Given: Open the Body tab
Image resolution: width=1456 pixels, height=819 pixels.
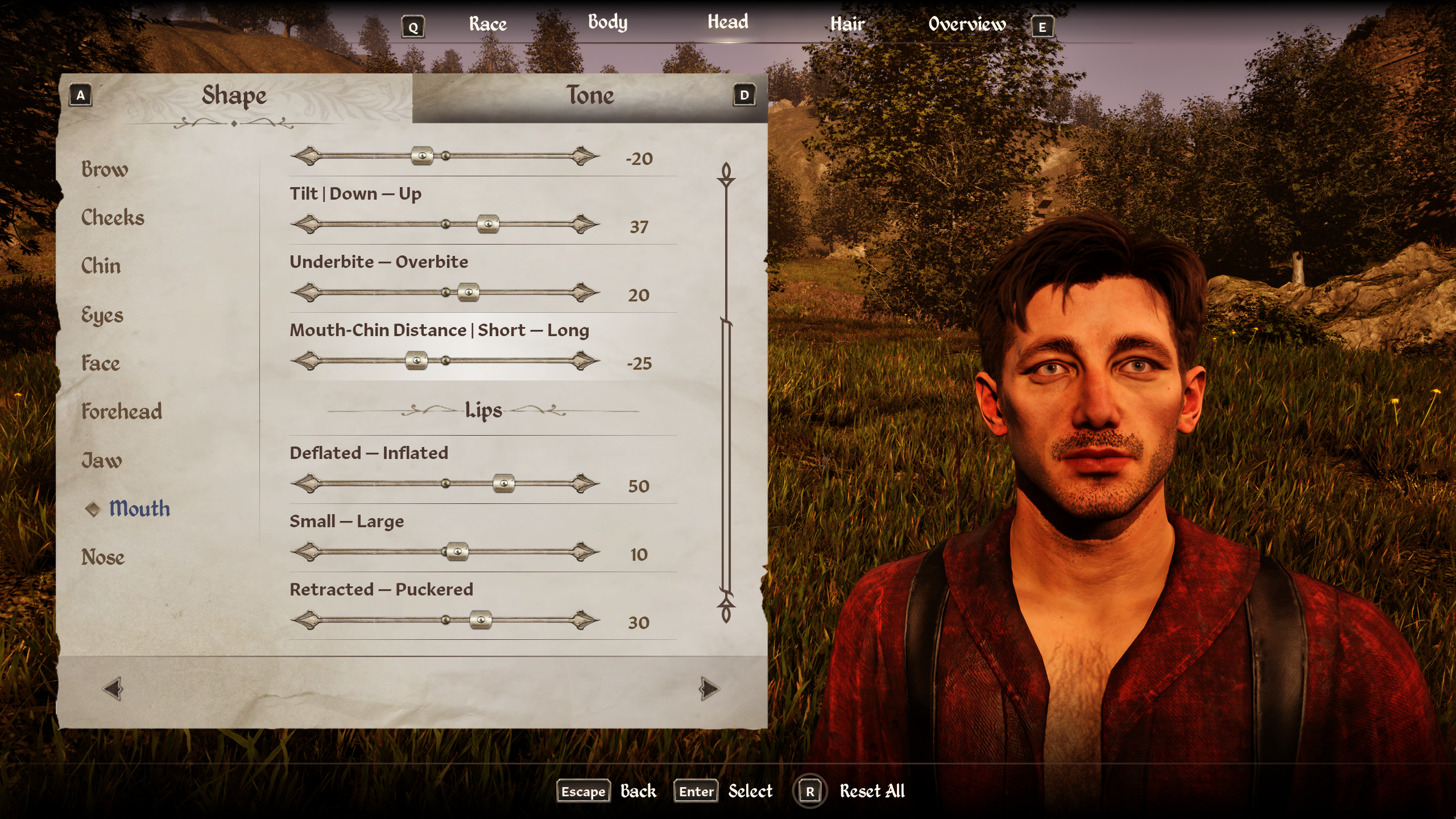Looking at the screenshot, I should pyautogui.click(x=607, y=23).
